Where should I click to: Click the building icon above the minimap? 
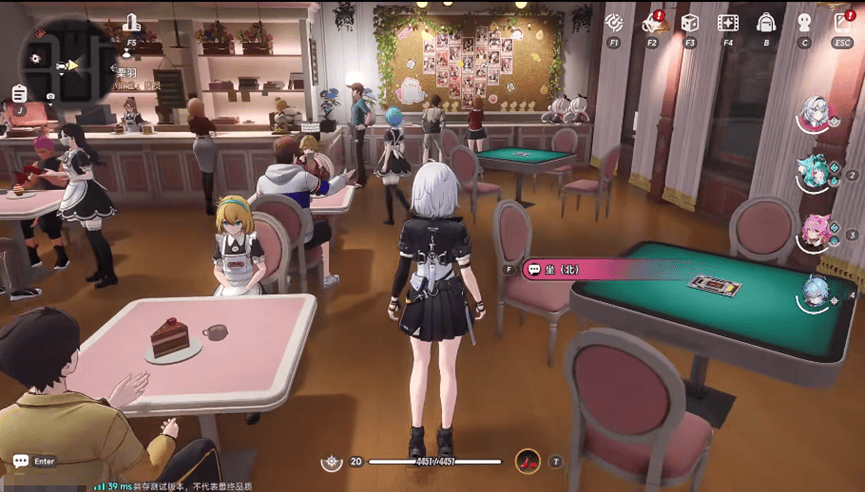[x=131, y=22]
